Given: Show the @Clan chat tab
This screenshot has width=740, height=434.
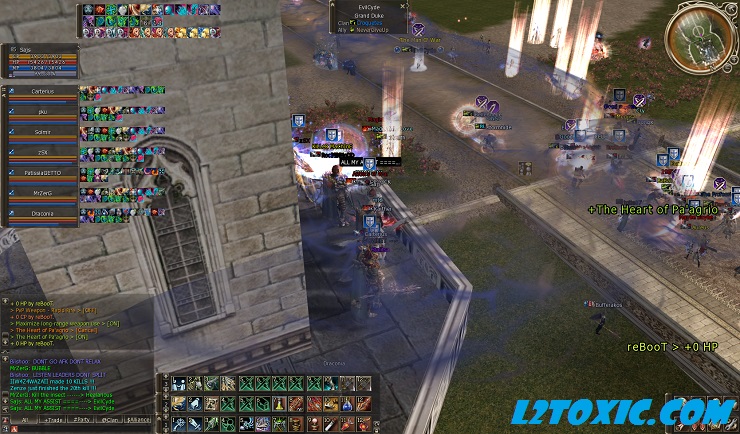Looking at the screenshot, I should point(110,422).
